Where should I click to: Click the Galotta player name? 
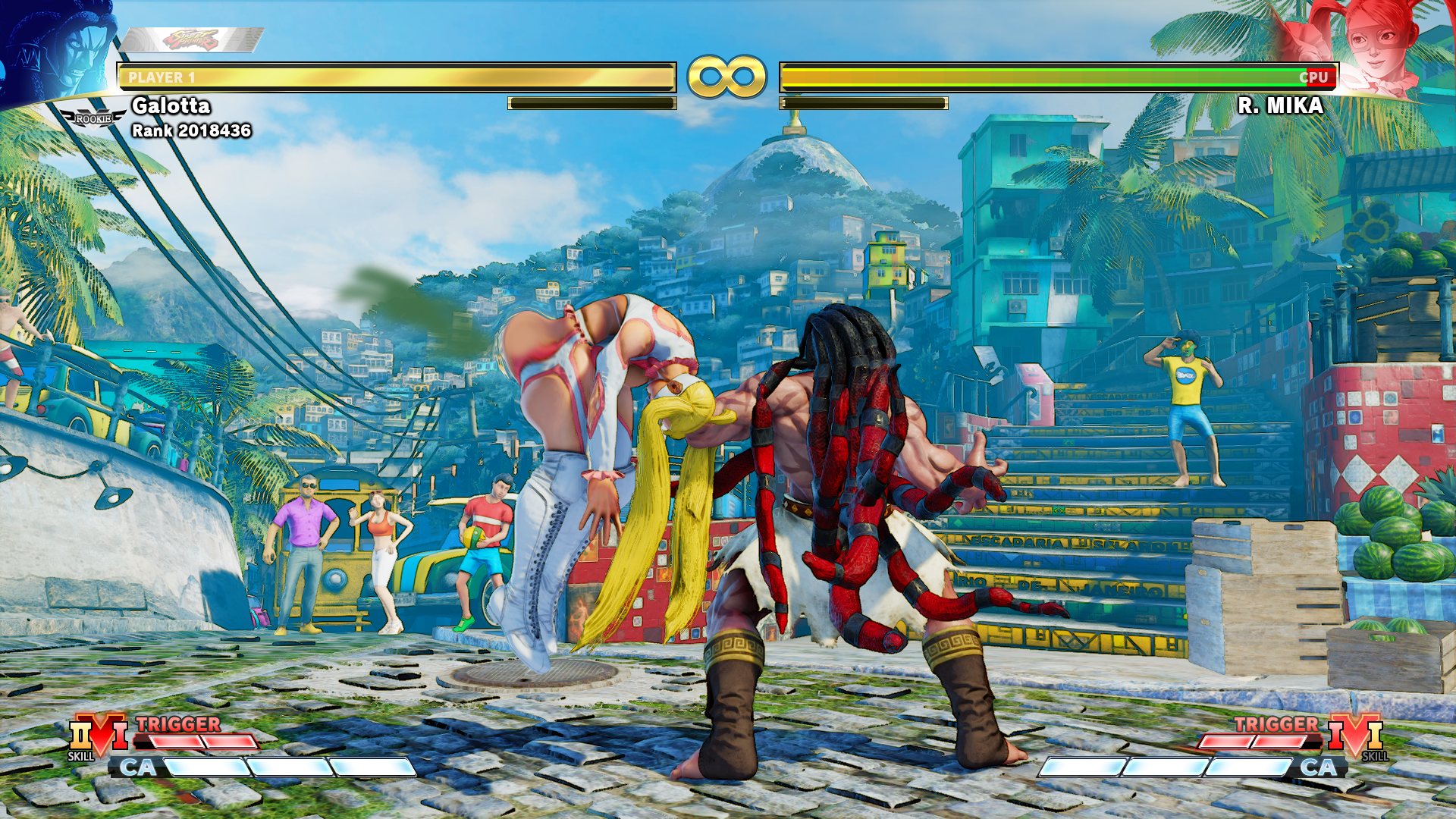(x=172, y=107)
